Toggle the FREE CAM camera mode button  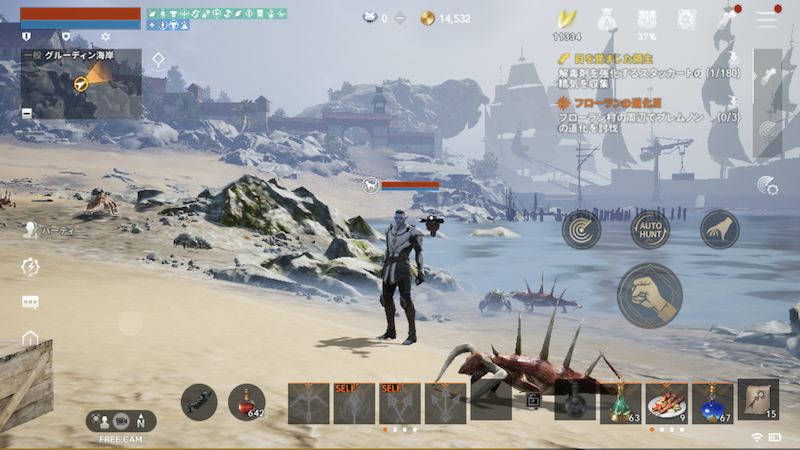click(121, 422)
